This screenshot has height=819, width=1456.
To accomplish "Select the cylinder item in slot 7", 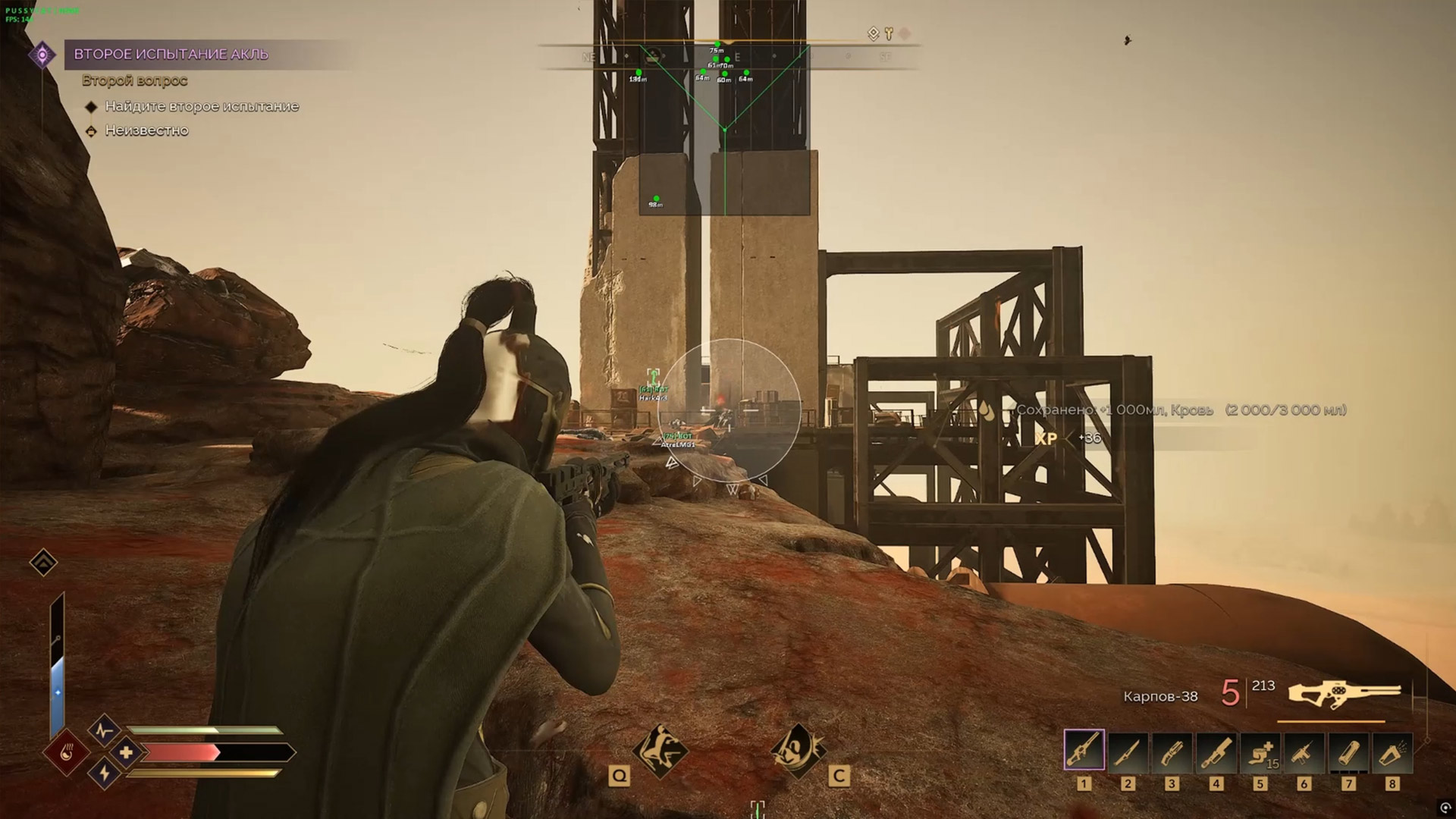I will point(1348,750).
